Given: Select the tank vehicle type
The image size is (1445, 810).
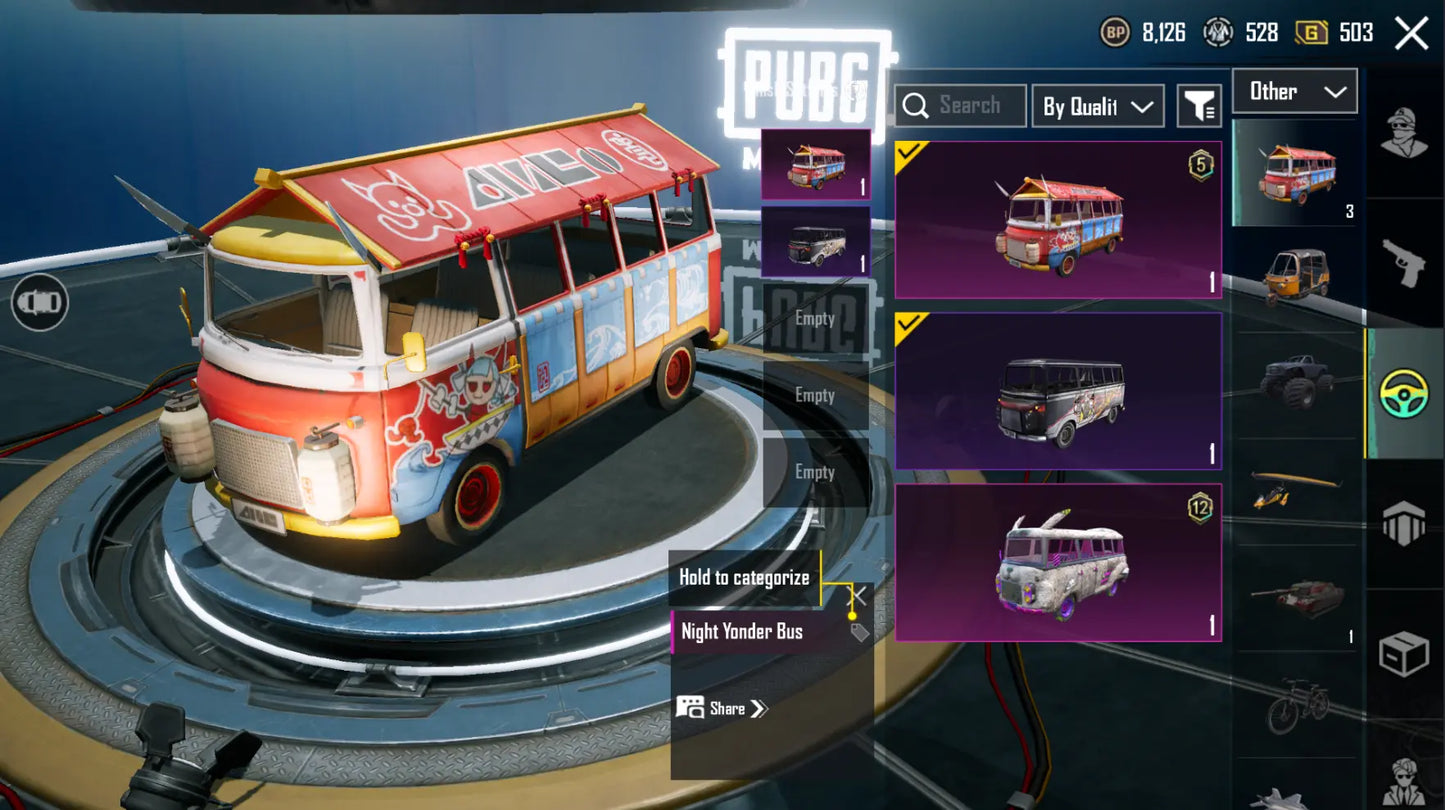Looking at the screenshot, I should [x=1295, y=597].
